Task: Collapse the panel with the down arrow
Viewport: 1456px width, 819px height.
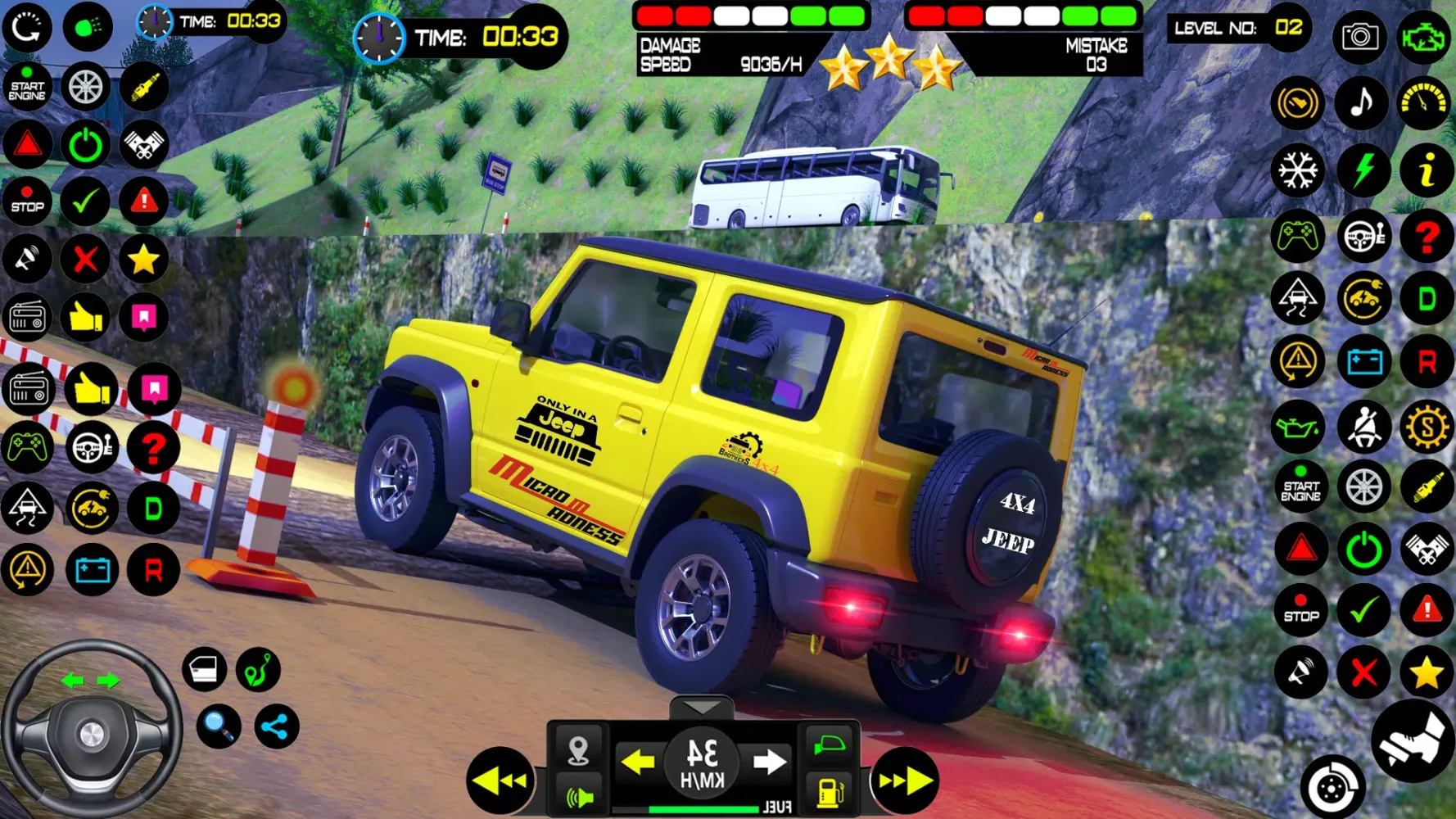Action: coord(702,708)
